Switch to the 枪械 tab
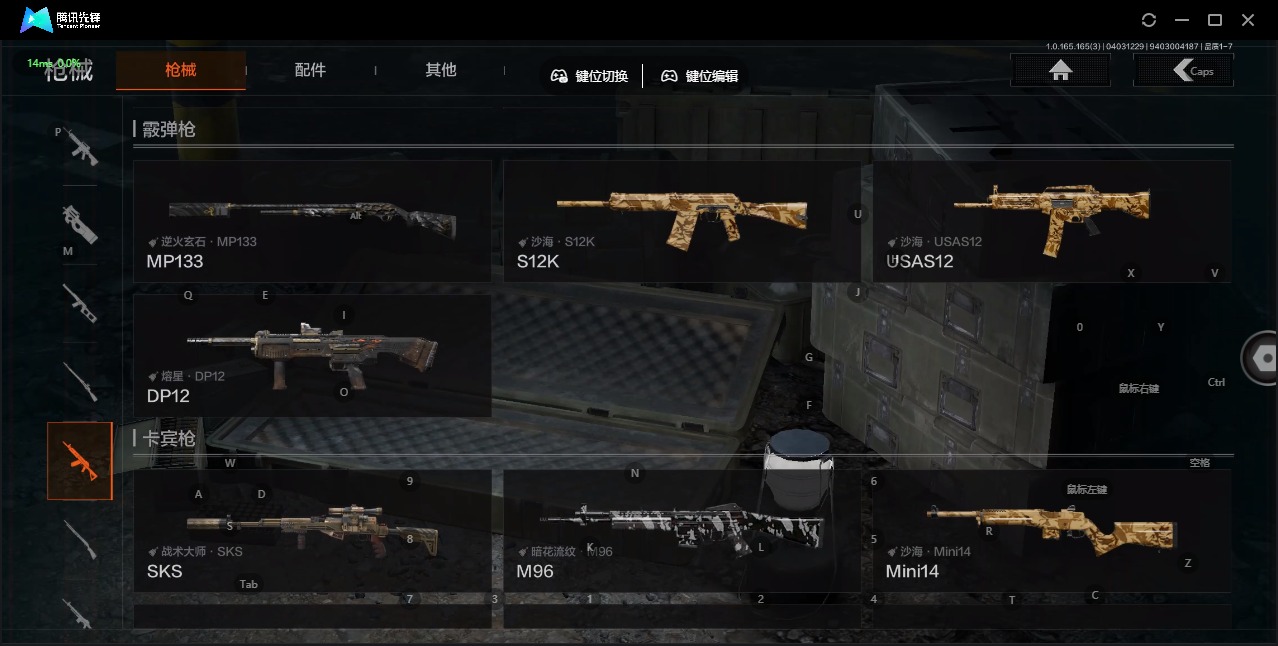 click(x=181, y=70)
